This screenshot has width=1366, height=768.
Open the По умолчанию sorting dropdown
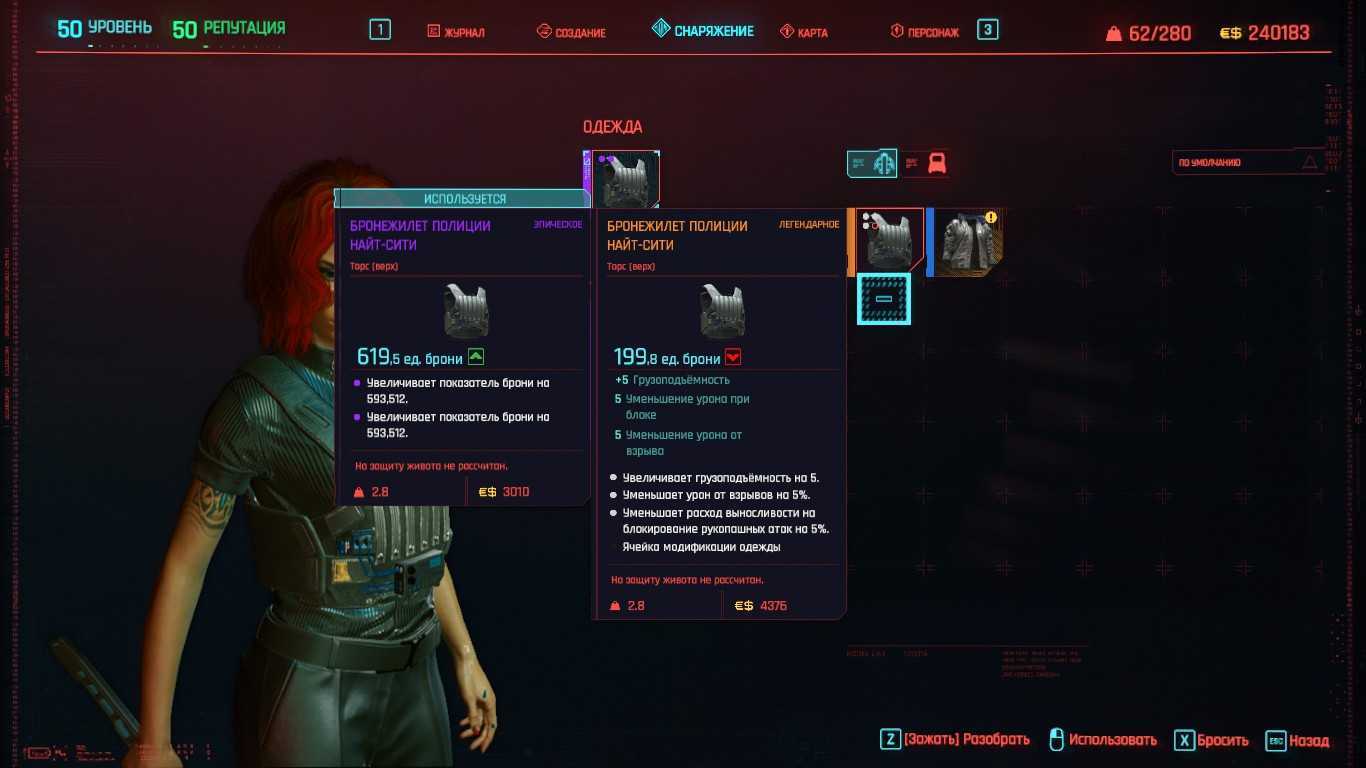point(1246,162)
